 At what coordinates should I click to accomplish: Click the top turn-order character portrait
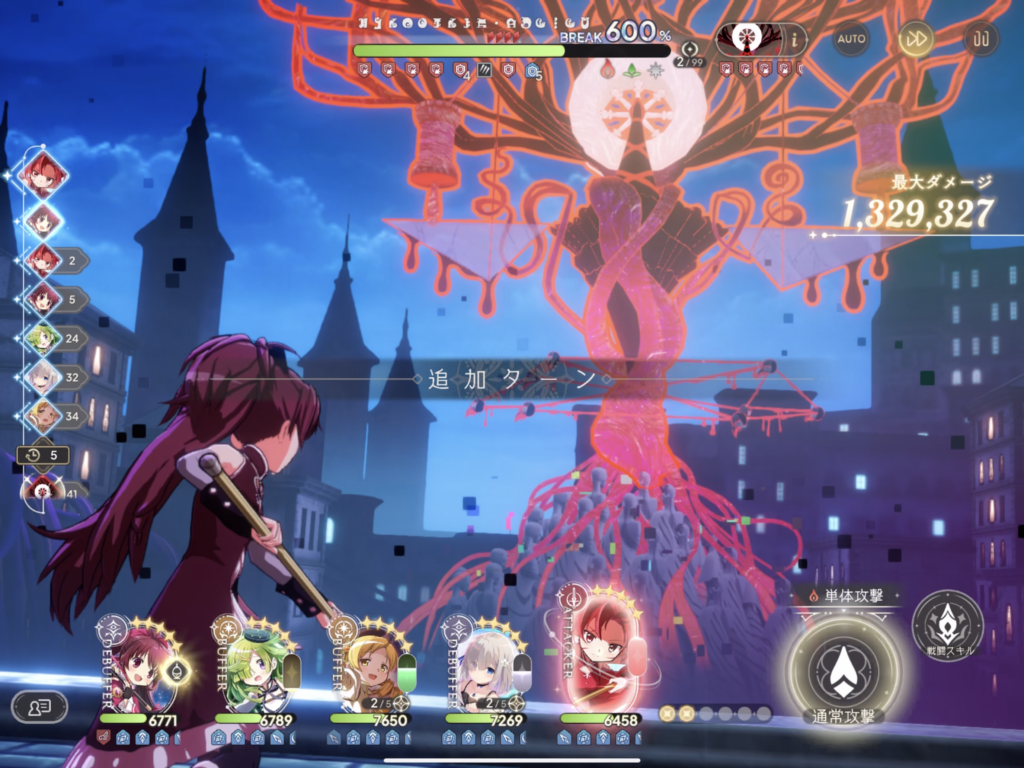[x=42, y=173]
